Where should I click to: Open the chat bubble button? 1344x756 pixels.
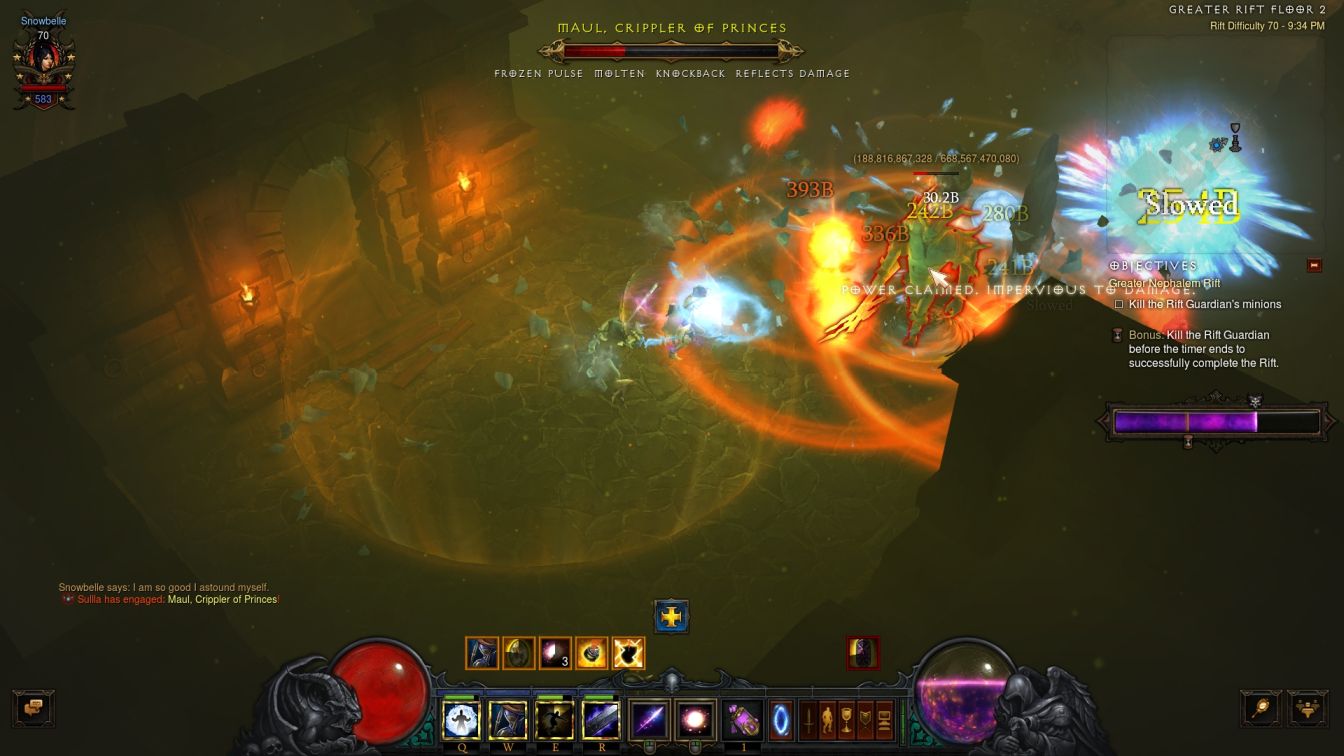tap(33, 708)
